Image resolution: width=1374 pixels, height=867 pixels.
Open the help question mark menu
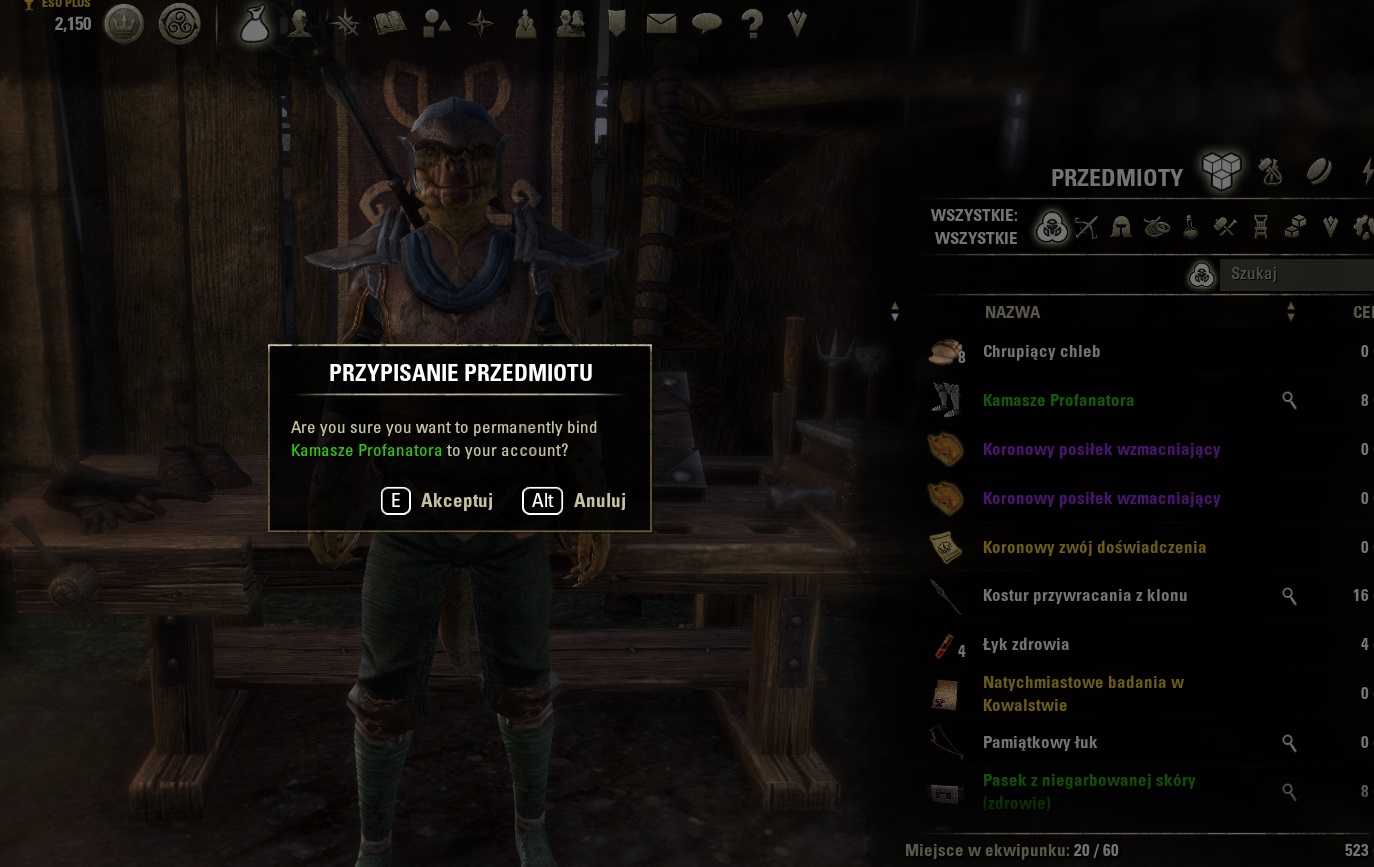[x=752, y=23]
